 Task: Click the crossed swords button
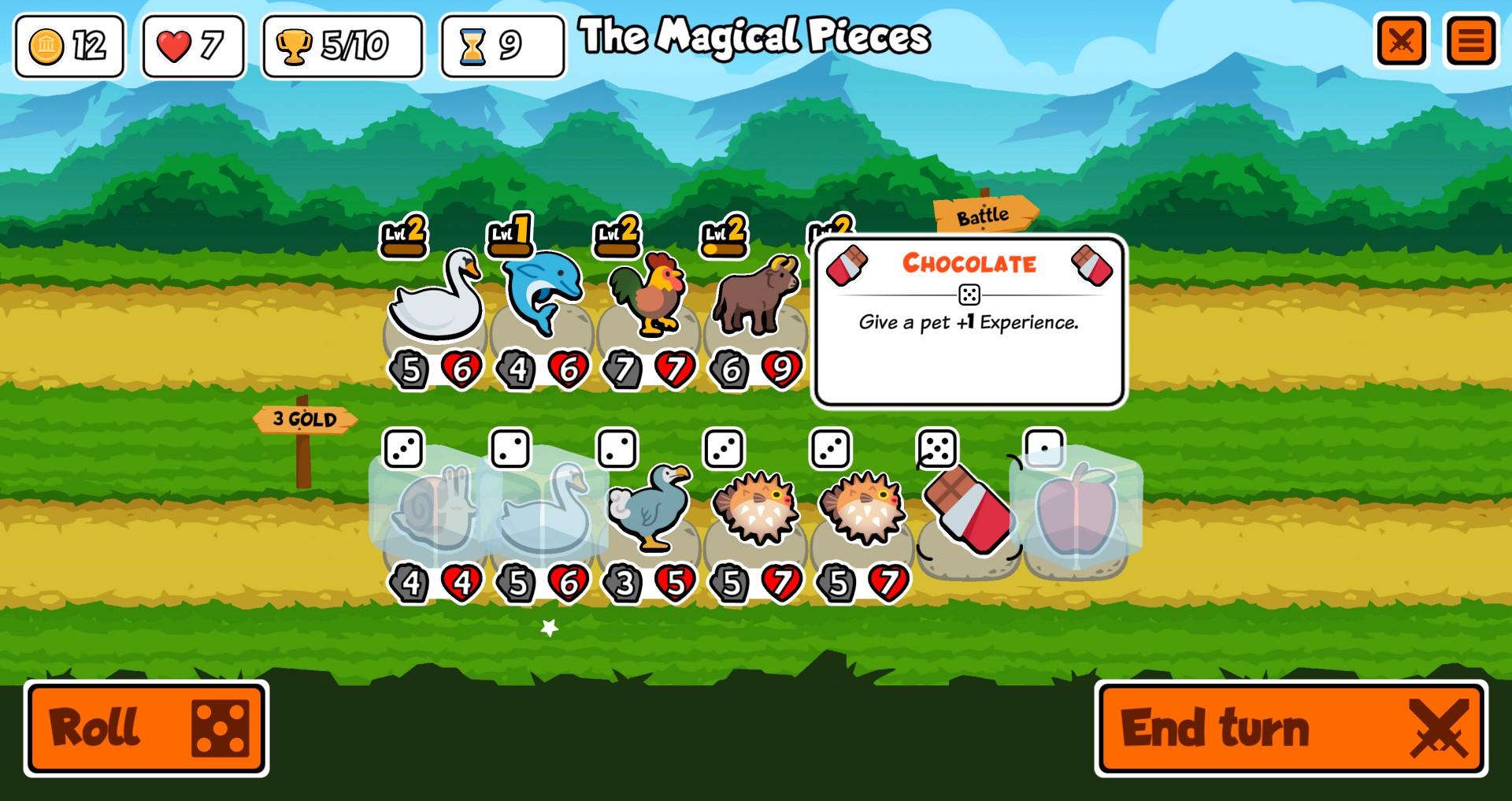pos(1402,41)
